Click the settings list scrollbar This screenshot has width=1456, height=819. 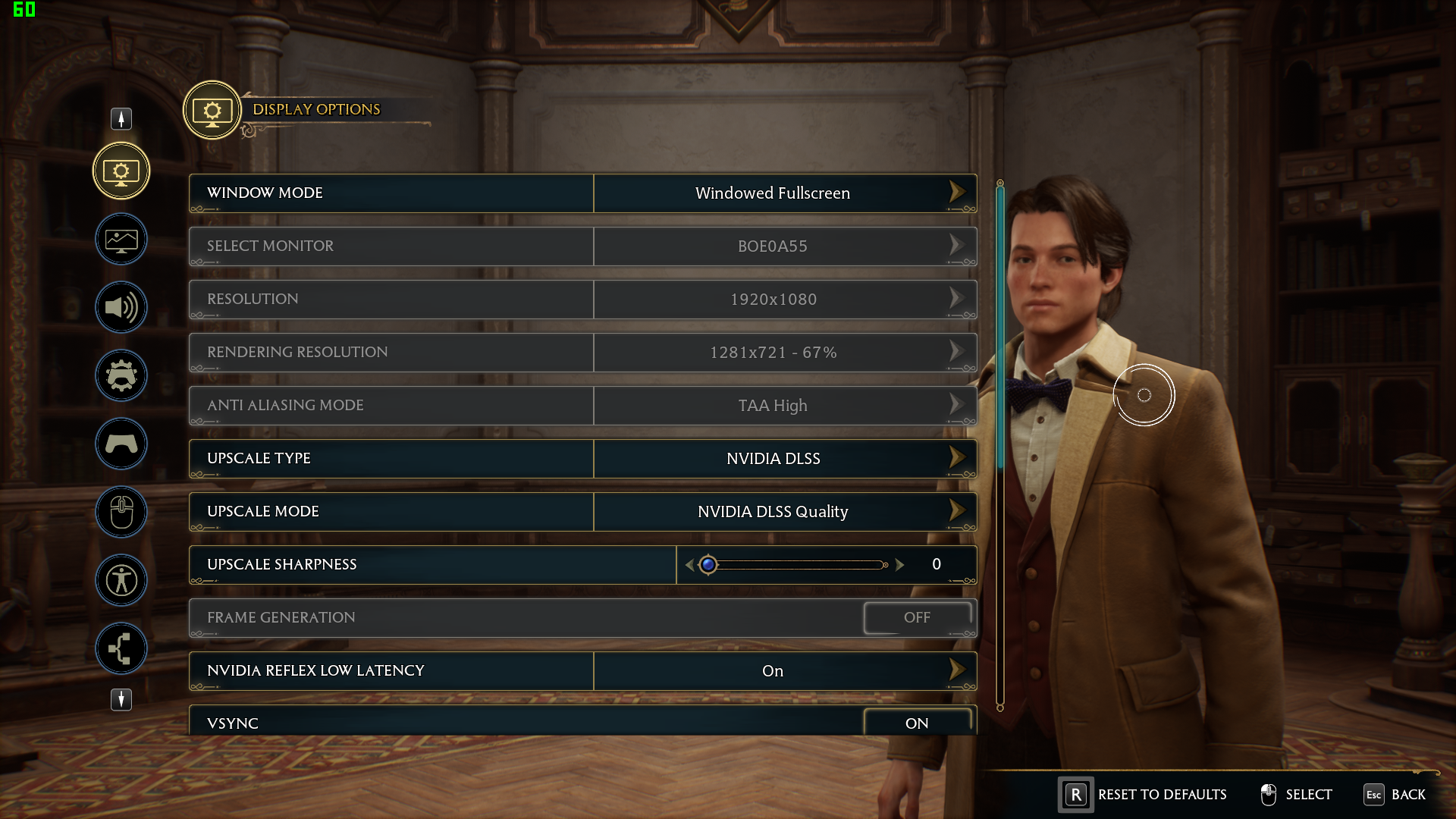1000,326
